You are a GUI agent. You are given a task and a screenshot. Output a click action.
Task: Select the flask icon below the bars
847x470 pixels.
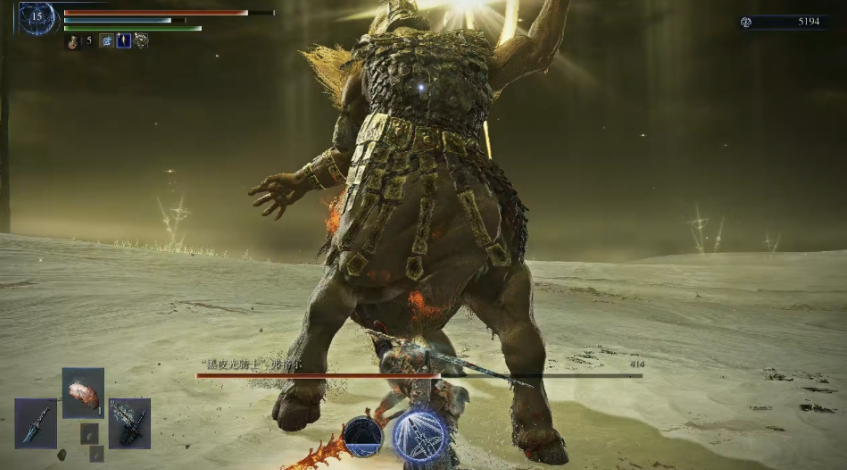73,41
